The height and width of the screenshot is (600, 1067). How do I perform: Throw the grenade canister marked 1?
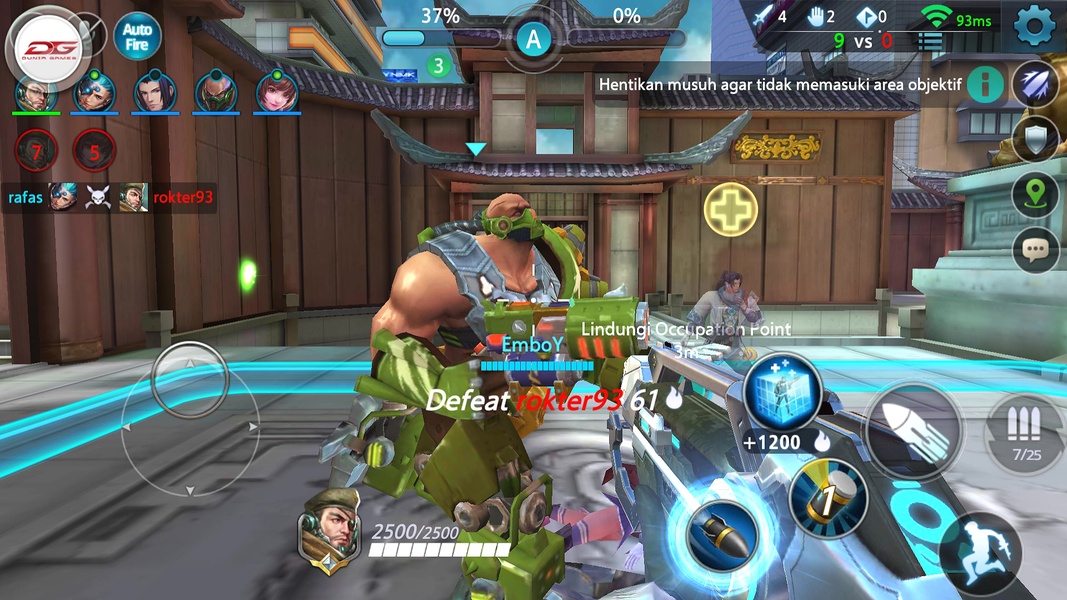pos(828,498)
